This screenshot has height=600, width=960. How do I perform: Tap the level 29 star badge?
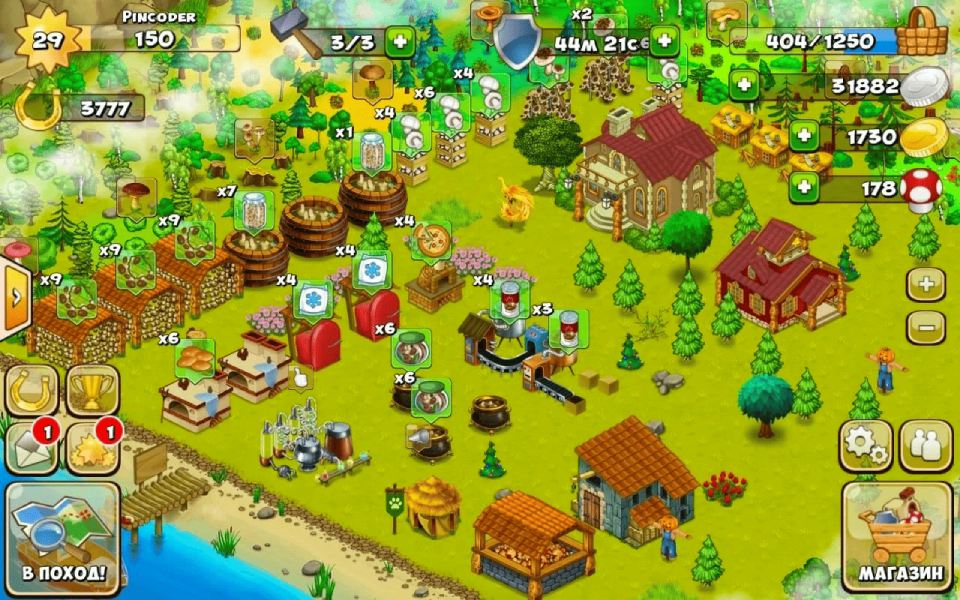pyautogui.click(x=46, y=40)
